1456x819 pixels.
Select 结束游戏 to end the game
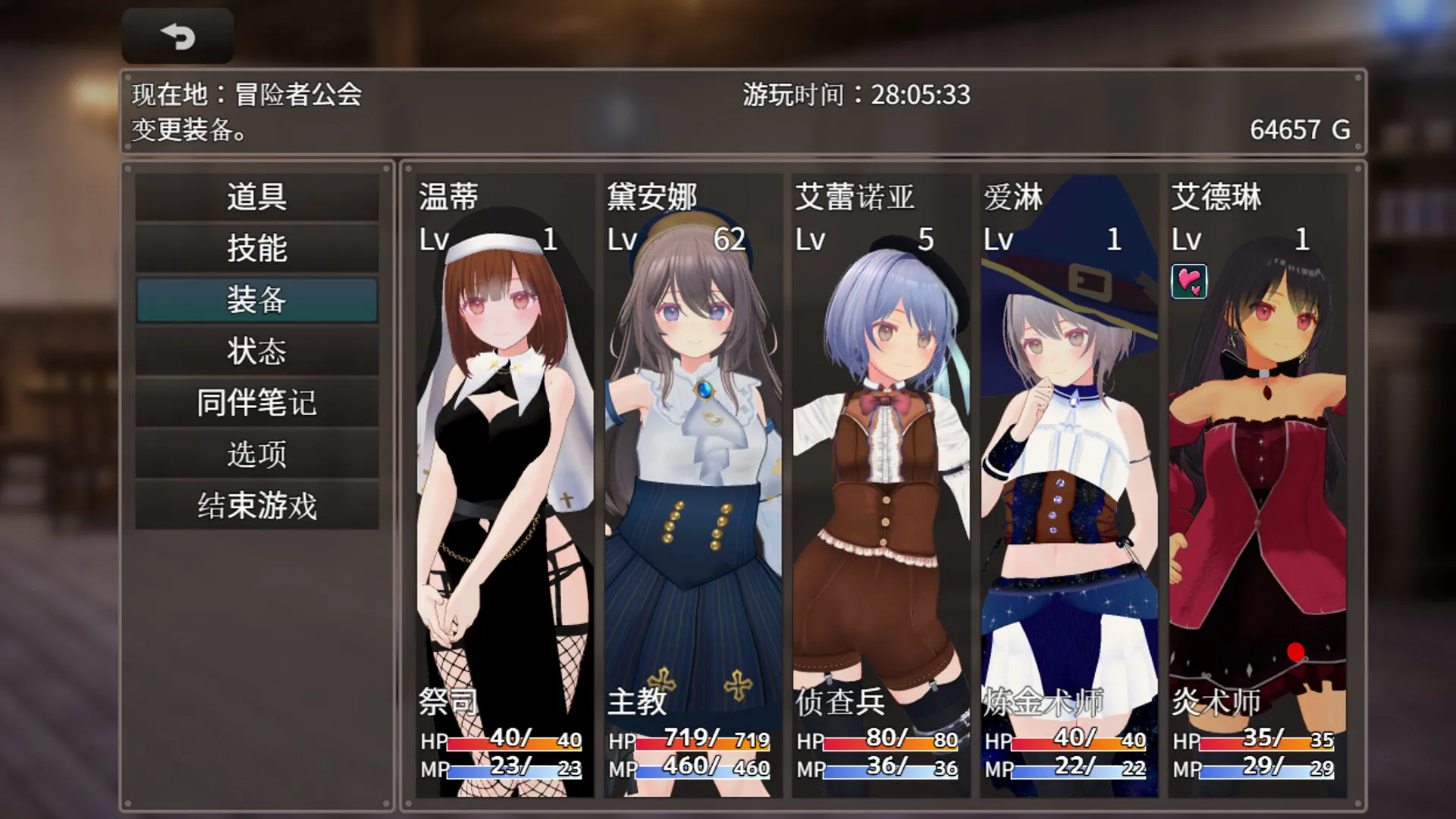pyautogui.click(x=256, y=504)
